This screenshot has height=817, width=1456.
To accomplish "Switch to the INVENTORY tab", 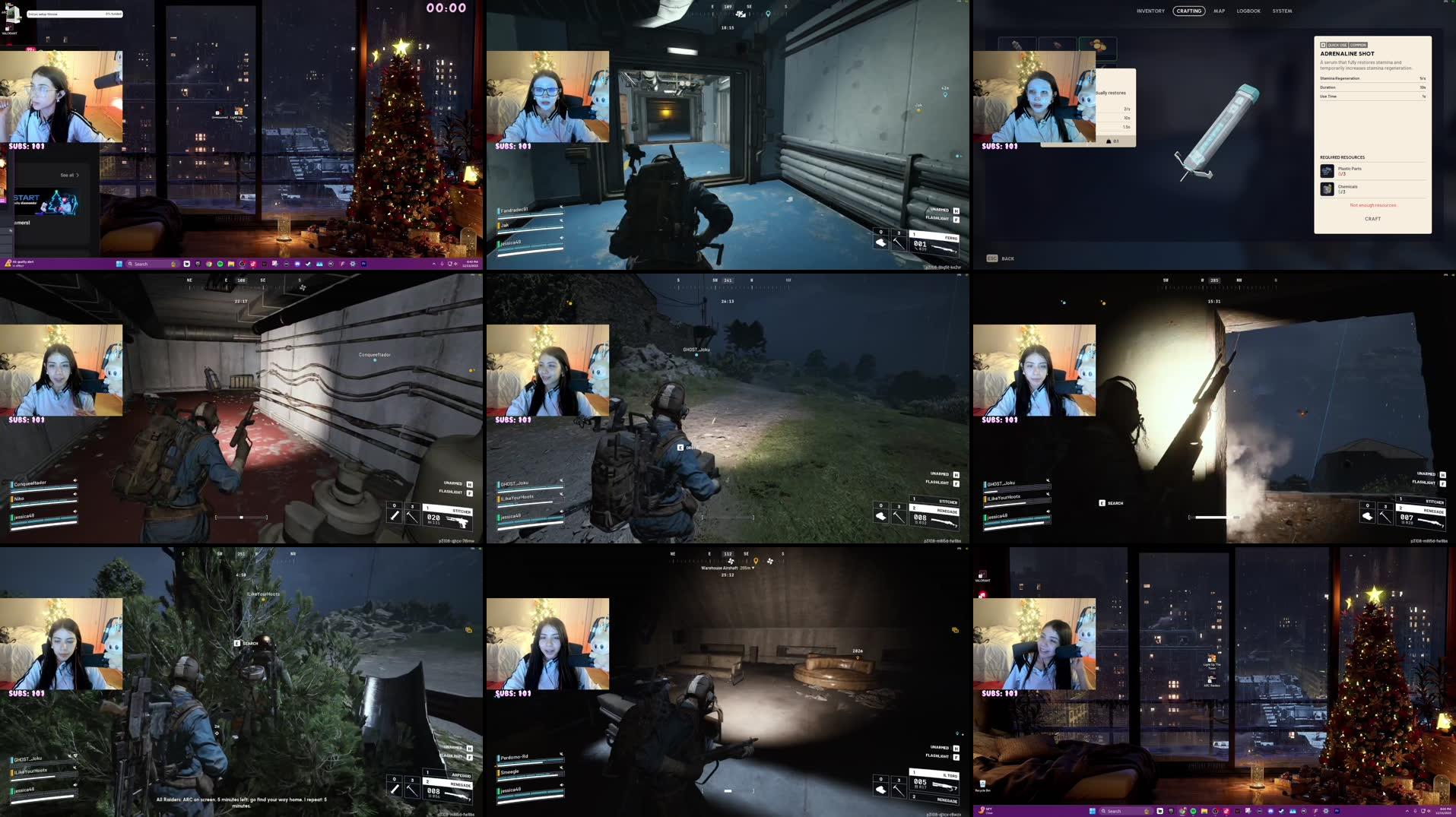I will 1150,11.
